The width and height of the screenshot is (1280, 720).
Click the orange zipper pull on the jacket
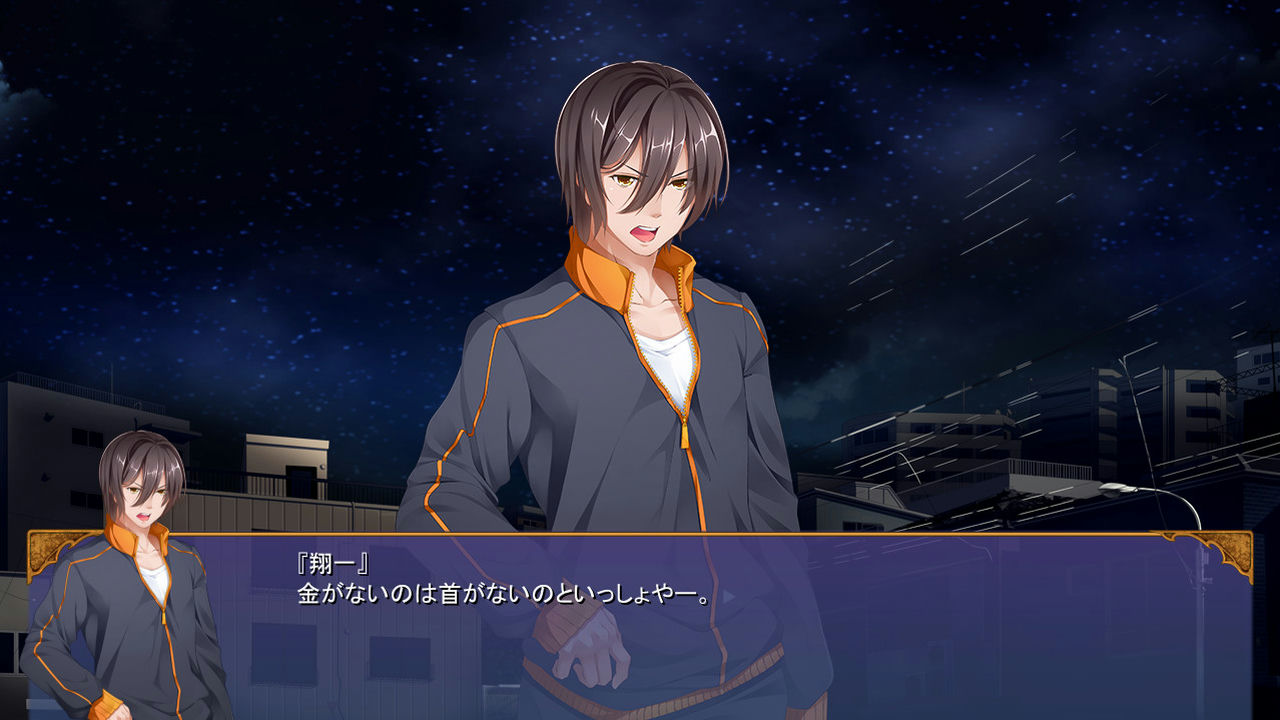tap(682, 438)
